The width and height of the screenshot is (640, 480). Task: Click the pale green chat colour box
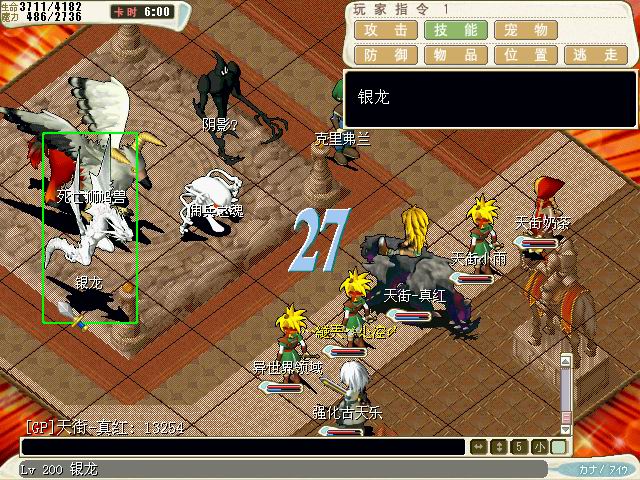click(558, 447)
